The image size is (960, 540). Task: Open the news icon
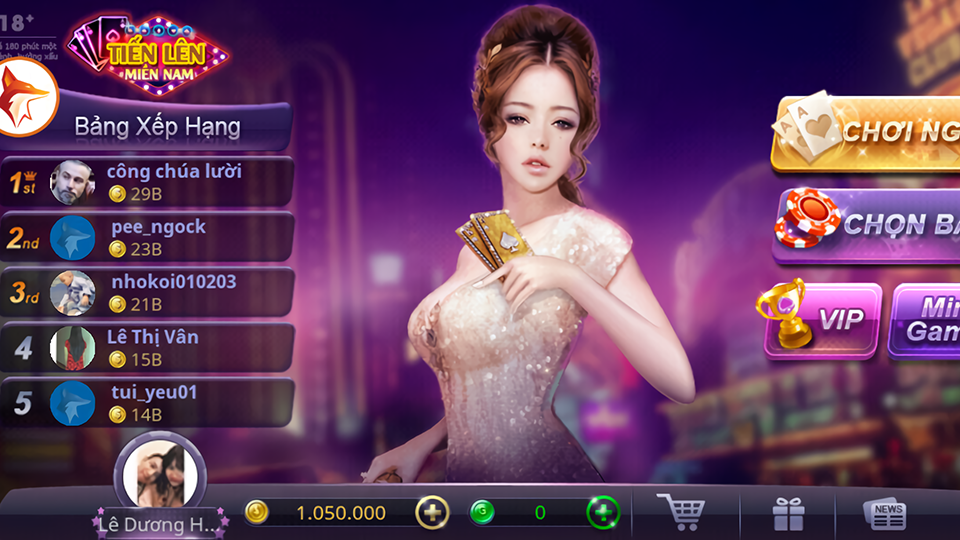[885, 514]
